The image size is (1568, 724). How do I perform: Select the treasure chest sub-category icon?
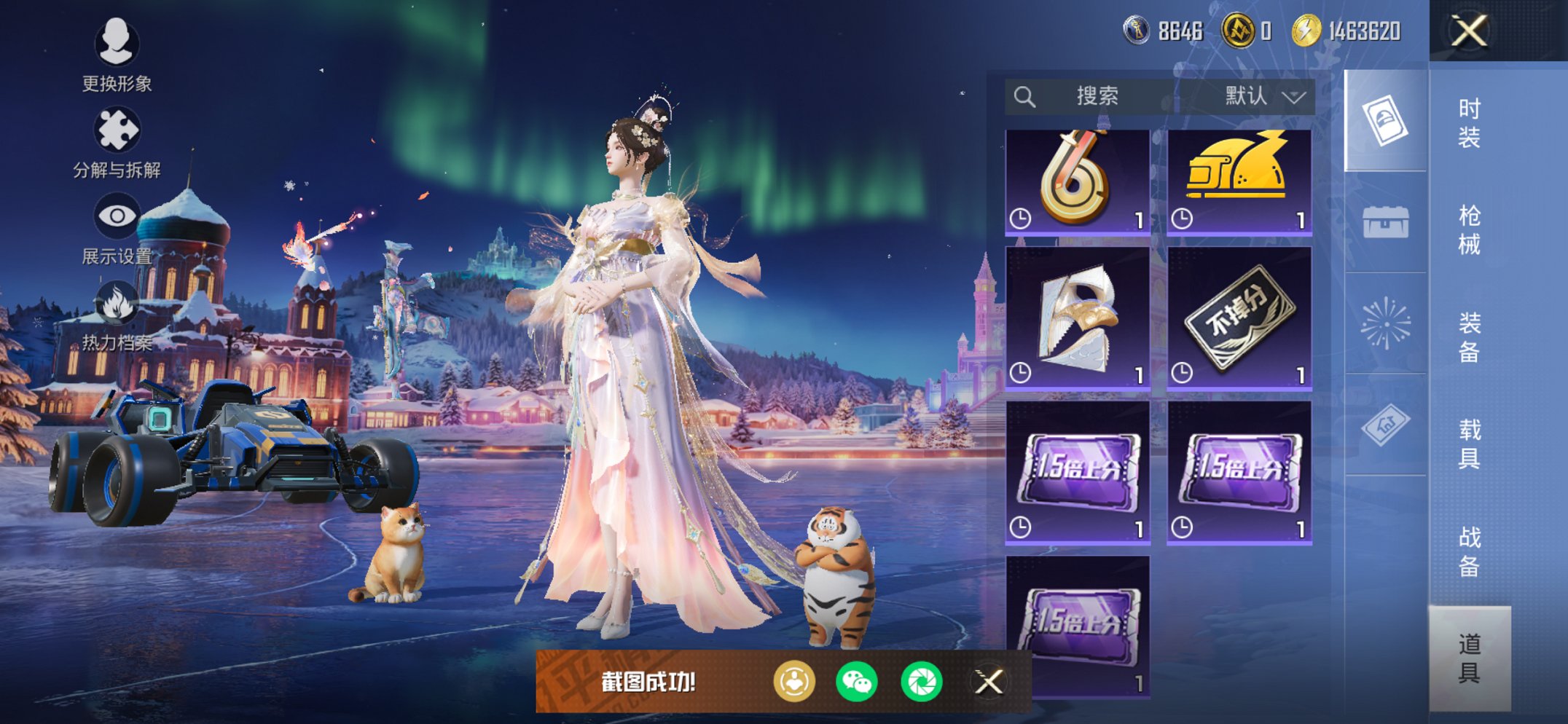click(1385, 221)
